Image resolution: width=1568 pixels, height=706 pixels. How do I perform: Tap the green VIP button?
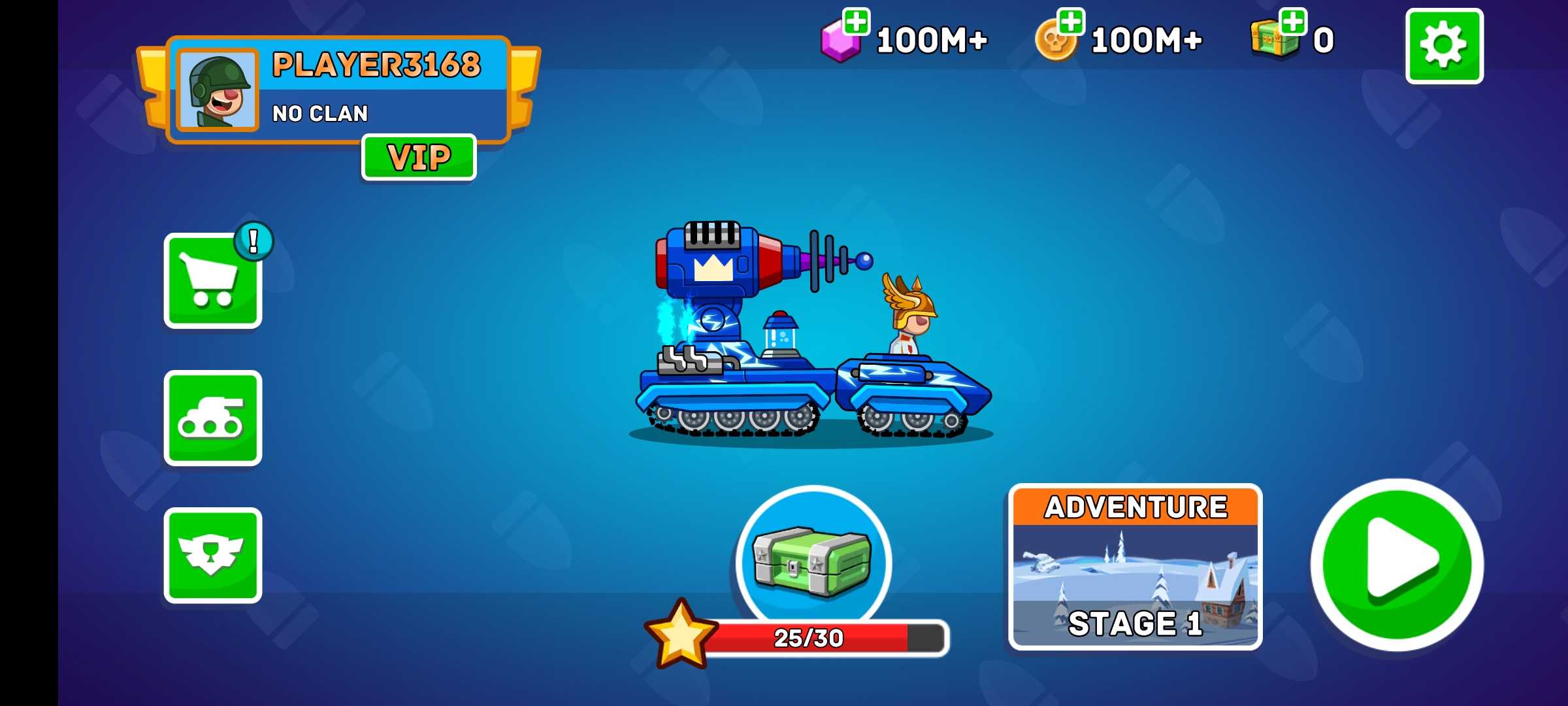419,158
